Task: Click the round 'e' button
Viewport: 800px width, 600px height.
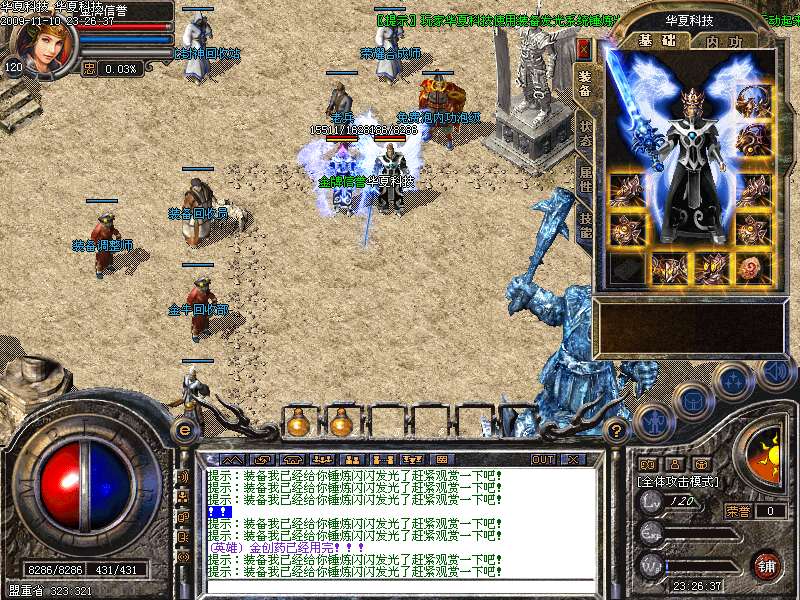Action: 184,429
